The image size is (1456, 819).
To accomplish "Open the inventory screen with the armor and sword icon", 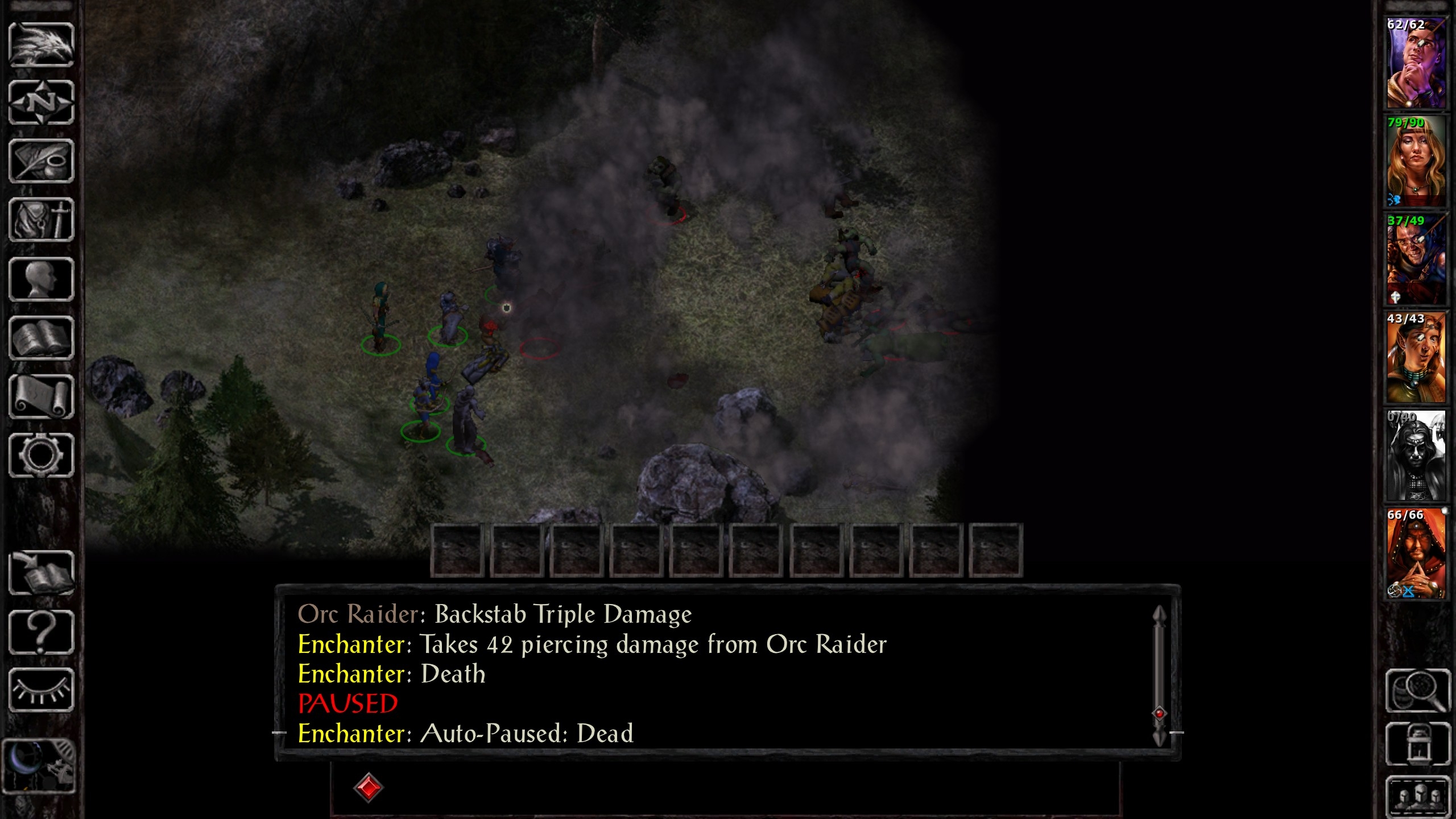I will 41,220.
